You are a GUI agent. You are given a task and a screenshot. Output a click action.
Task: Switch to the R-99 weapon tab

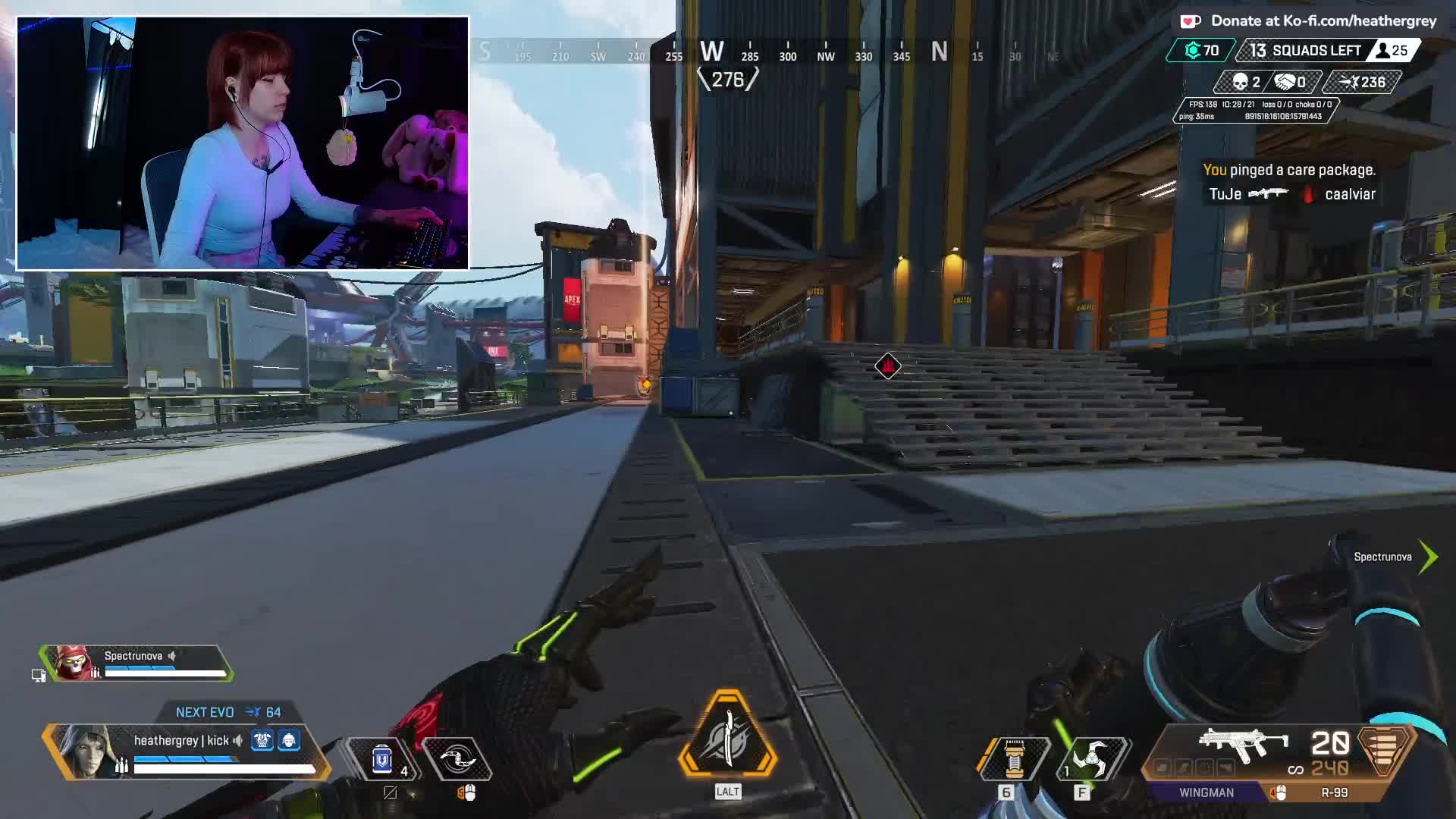[x=1334, y=792]
